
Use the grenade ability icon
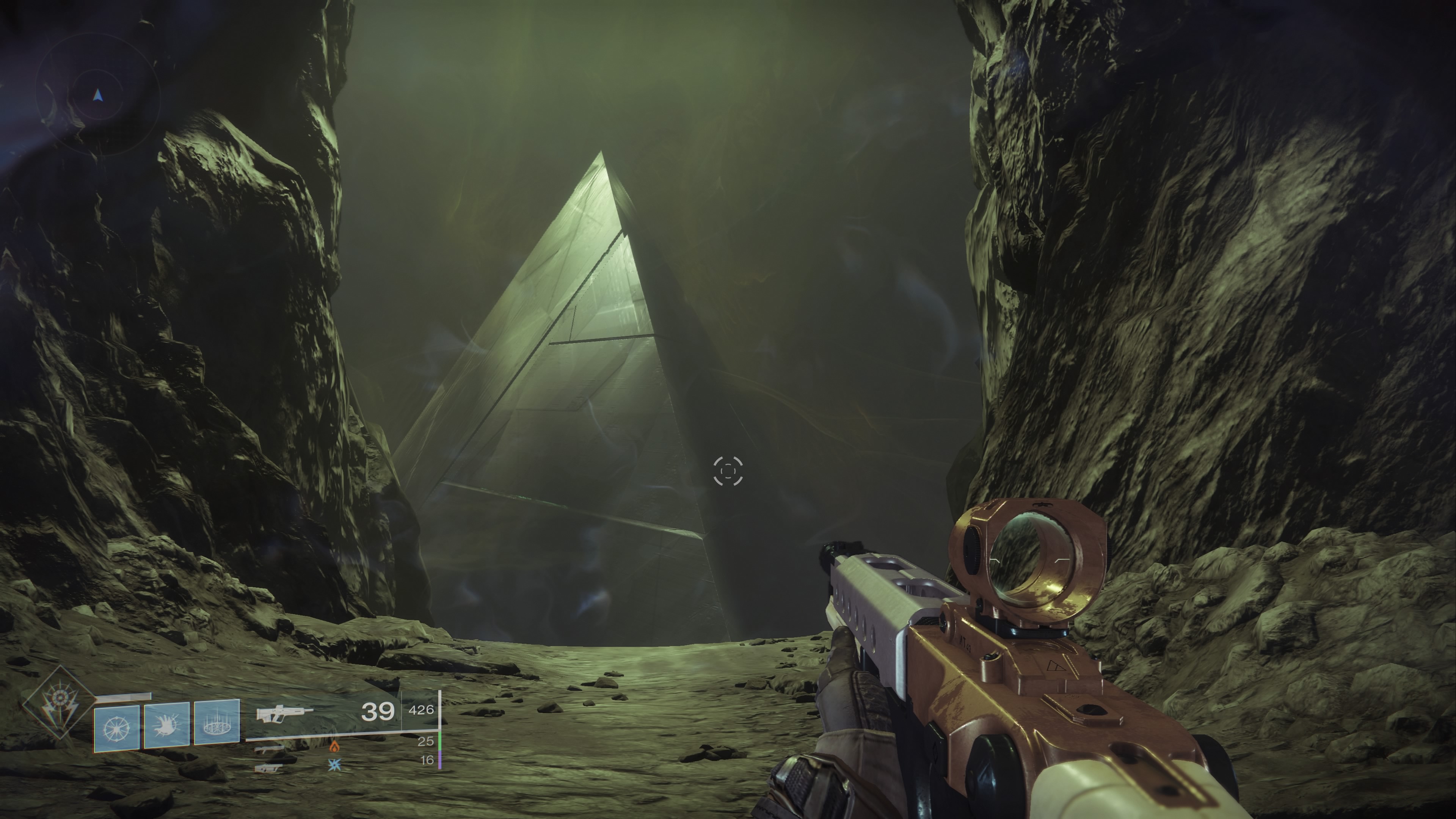[116, 728]
